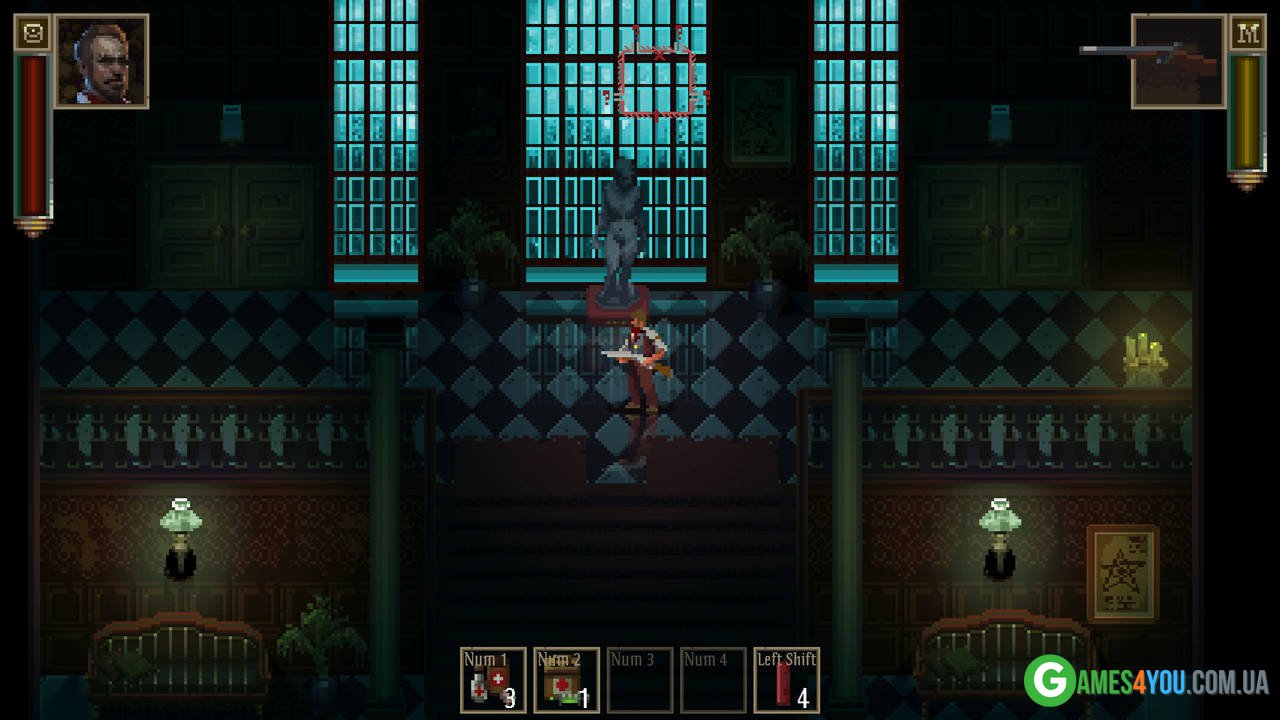Select the equipped rifle weapon slot
This screenshot has width=1280, height=720.
pos(1178,61)
